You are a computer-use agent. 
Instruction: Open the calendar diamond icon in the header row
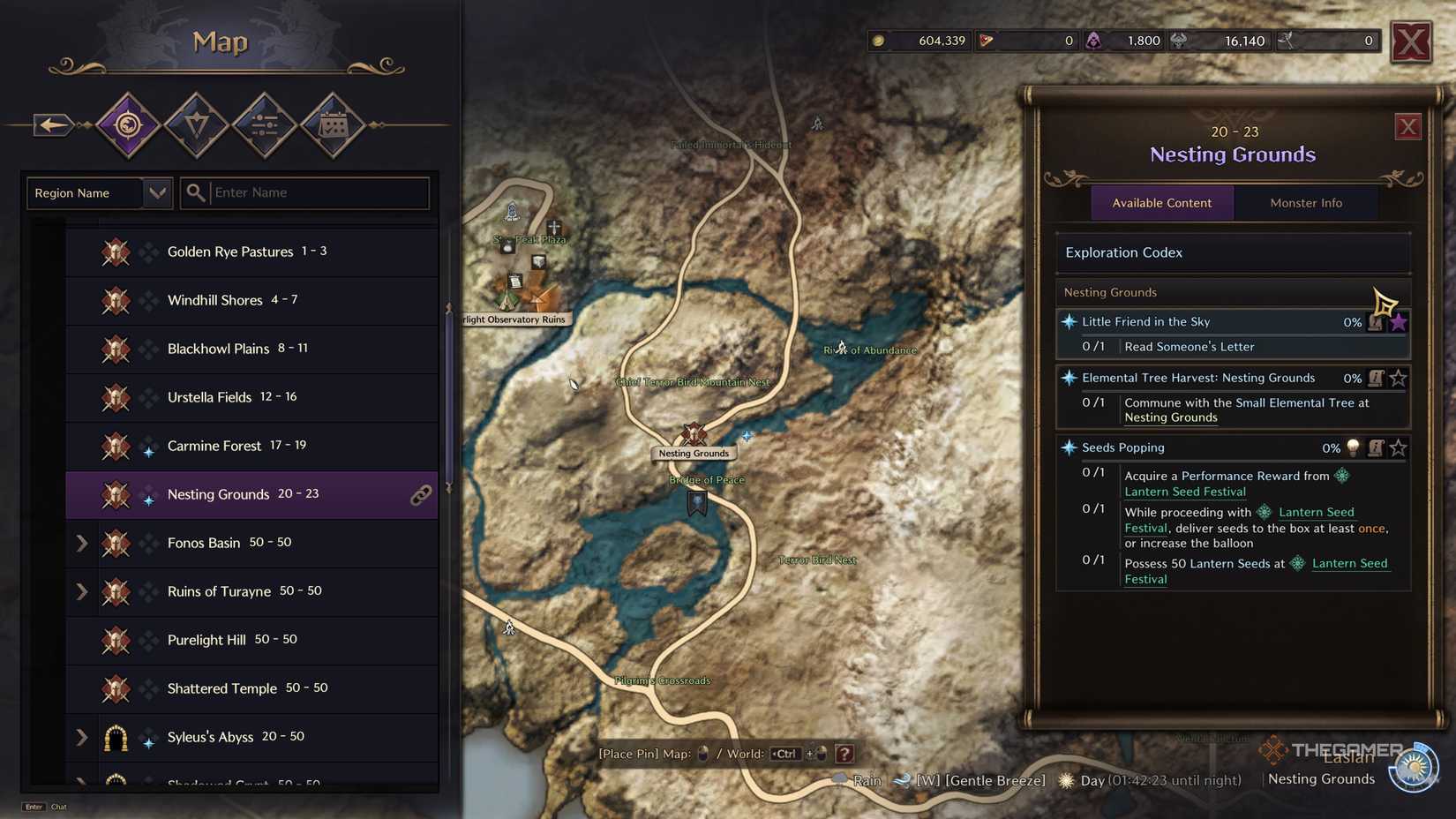point(332,124)
